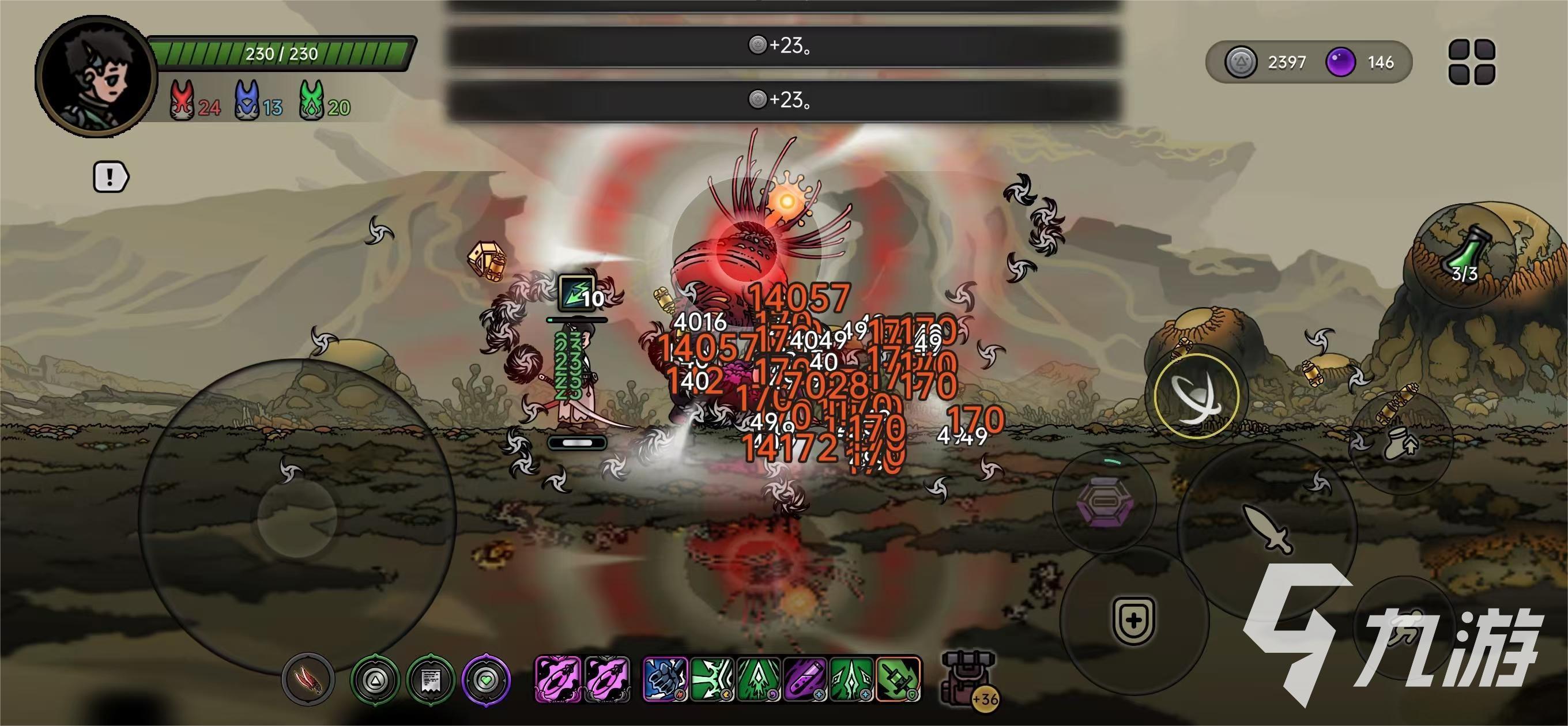Tap the purple orb currency icon
The width and height of the screenshot is (1568, 726).
[x=1340, y=62]
